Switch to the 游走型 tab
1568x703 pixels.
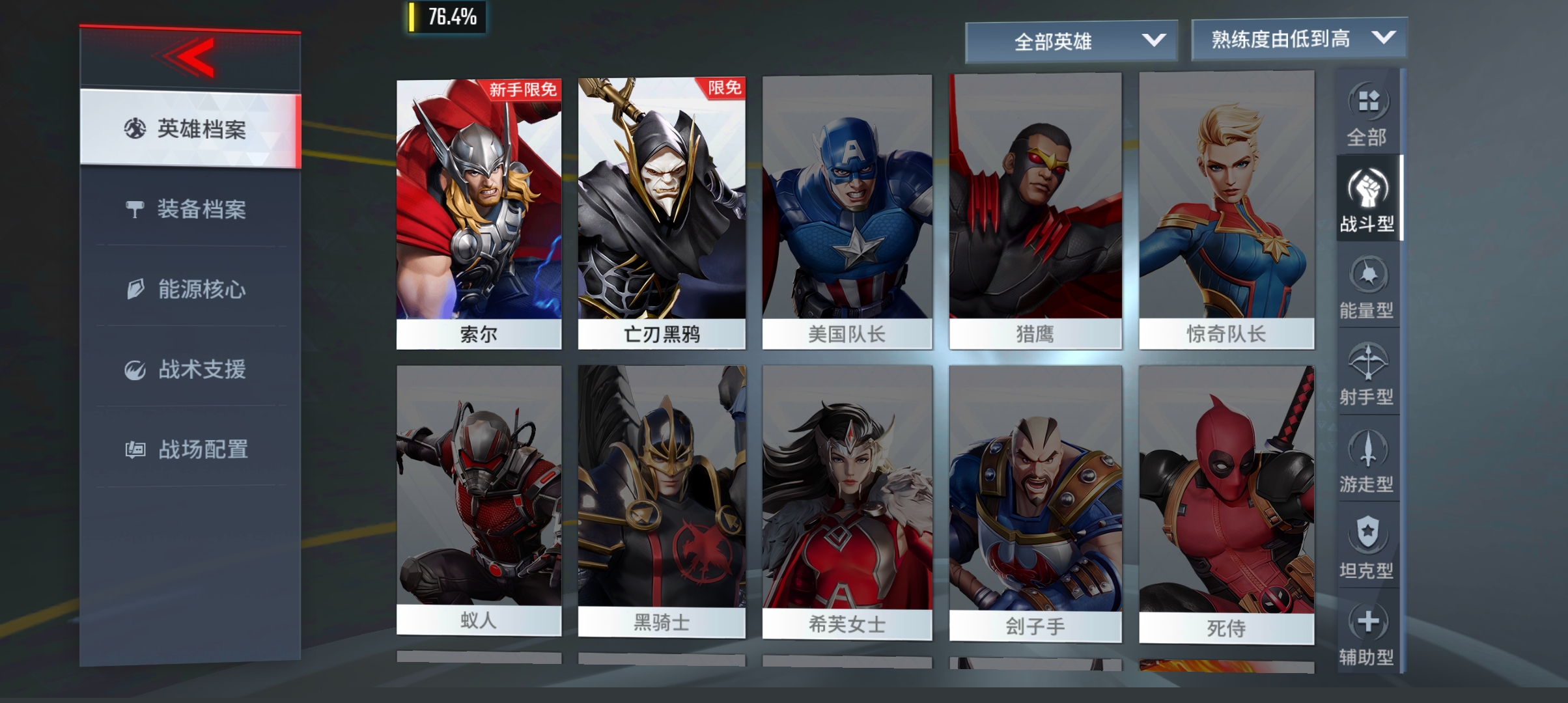pyautogui.click(x=1367, y=460)
